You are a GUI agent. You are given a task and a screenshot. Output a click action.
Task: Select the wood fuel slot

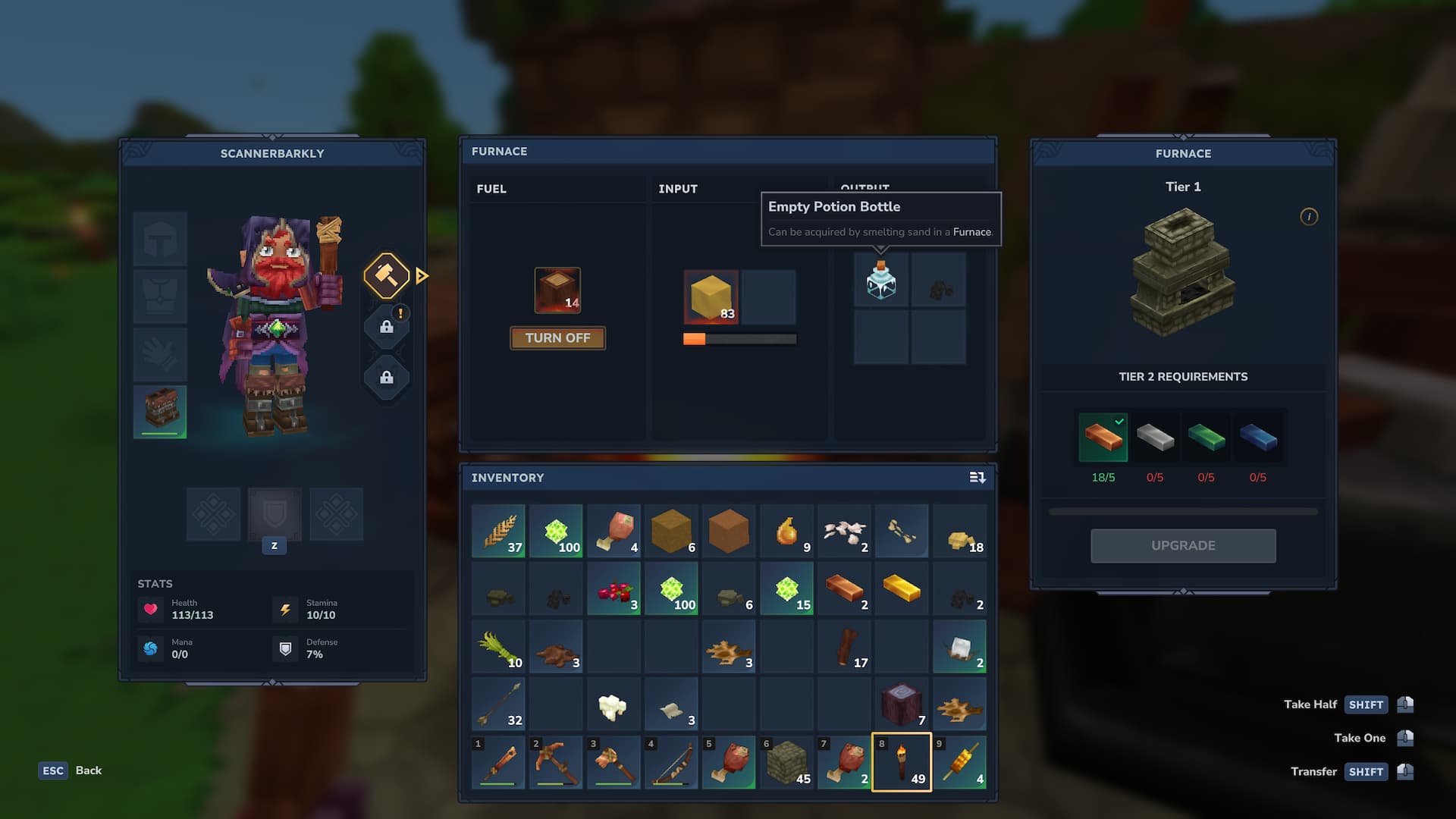pos(557,290)
